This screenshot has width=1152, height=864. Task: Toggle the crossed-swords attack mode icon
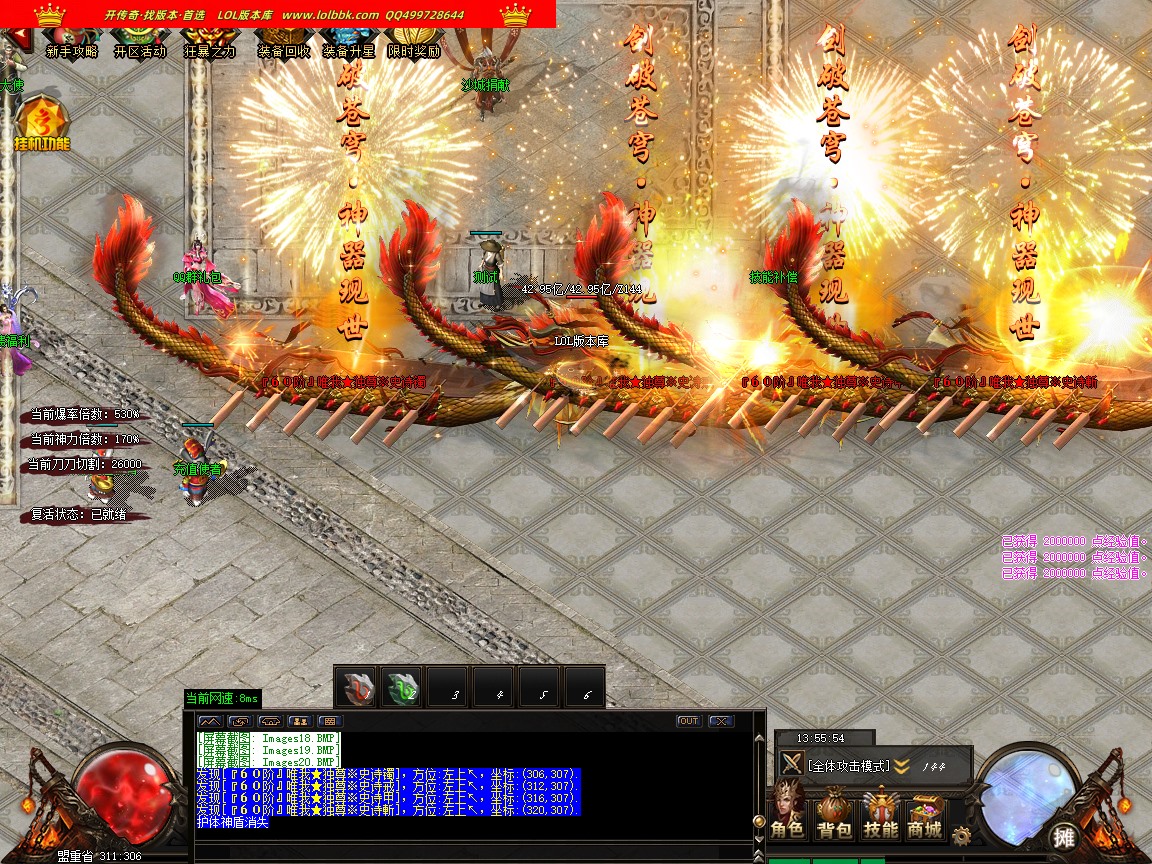[x=792, y=765]
